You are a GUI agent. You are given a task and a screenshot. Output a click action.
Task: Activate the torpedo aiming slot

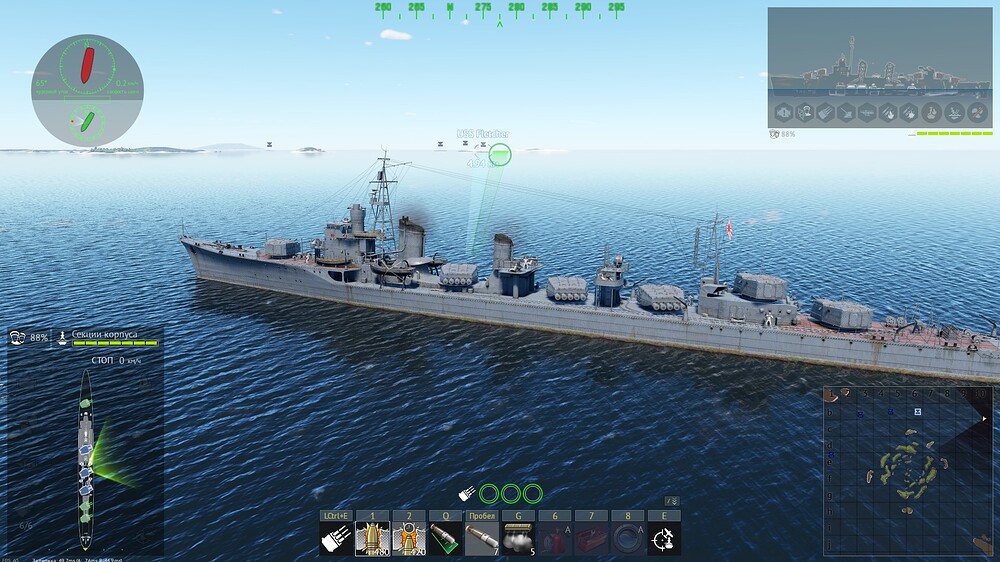[x=446, y=538]
